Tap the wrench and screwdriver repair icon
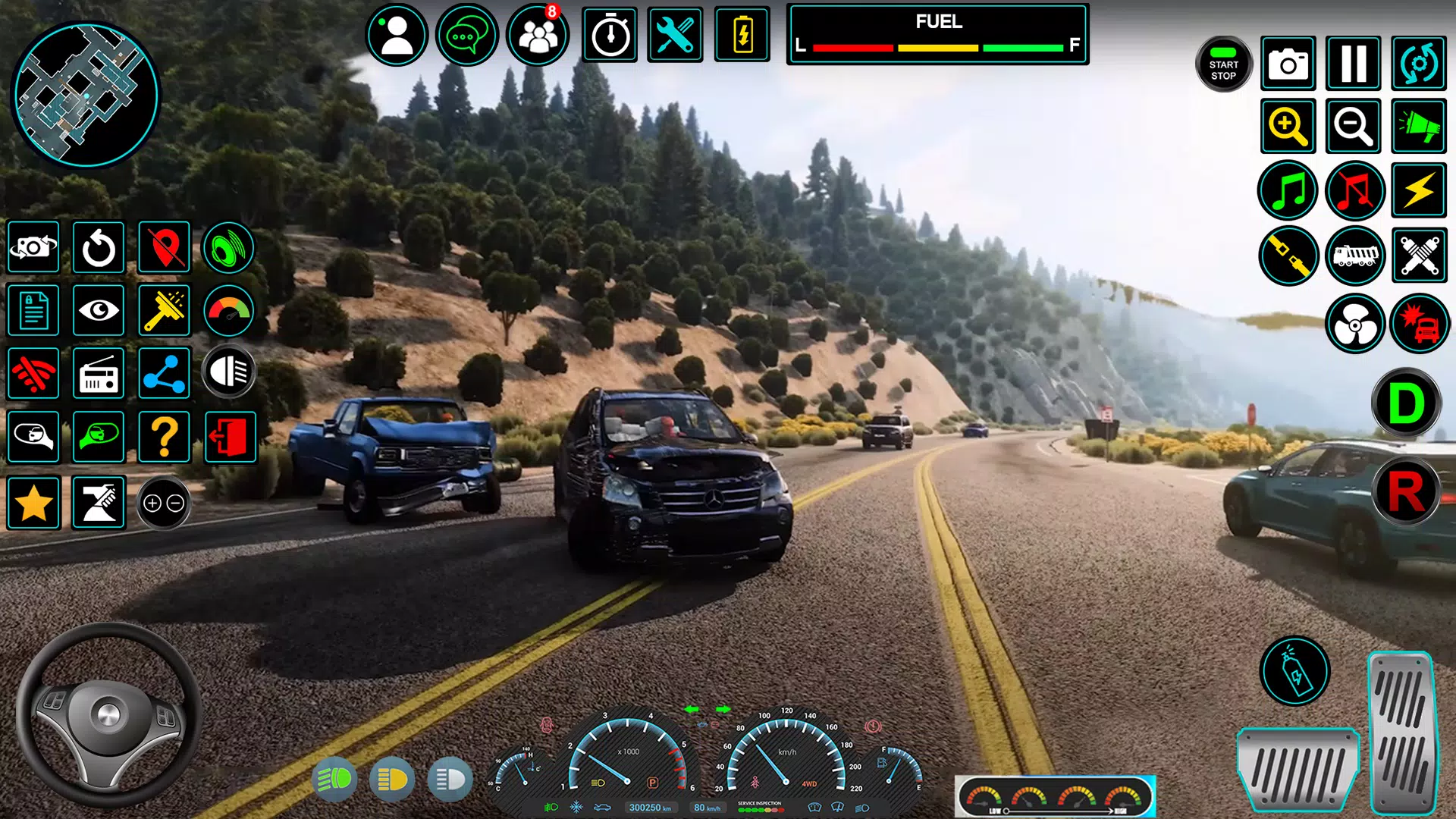This screenshot has height=819, width=1456. pyautogui.click(x=674, y=35)
